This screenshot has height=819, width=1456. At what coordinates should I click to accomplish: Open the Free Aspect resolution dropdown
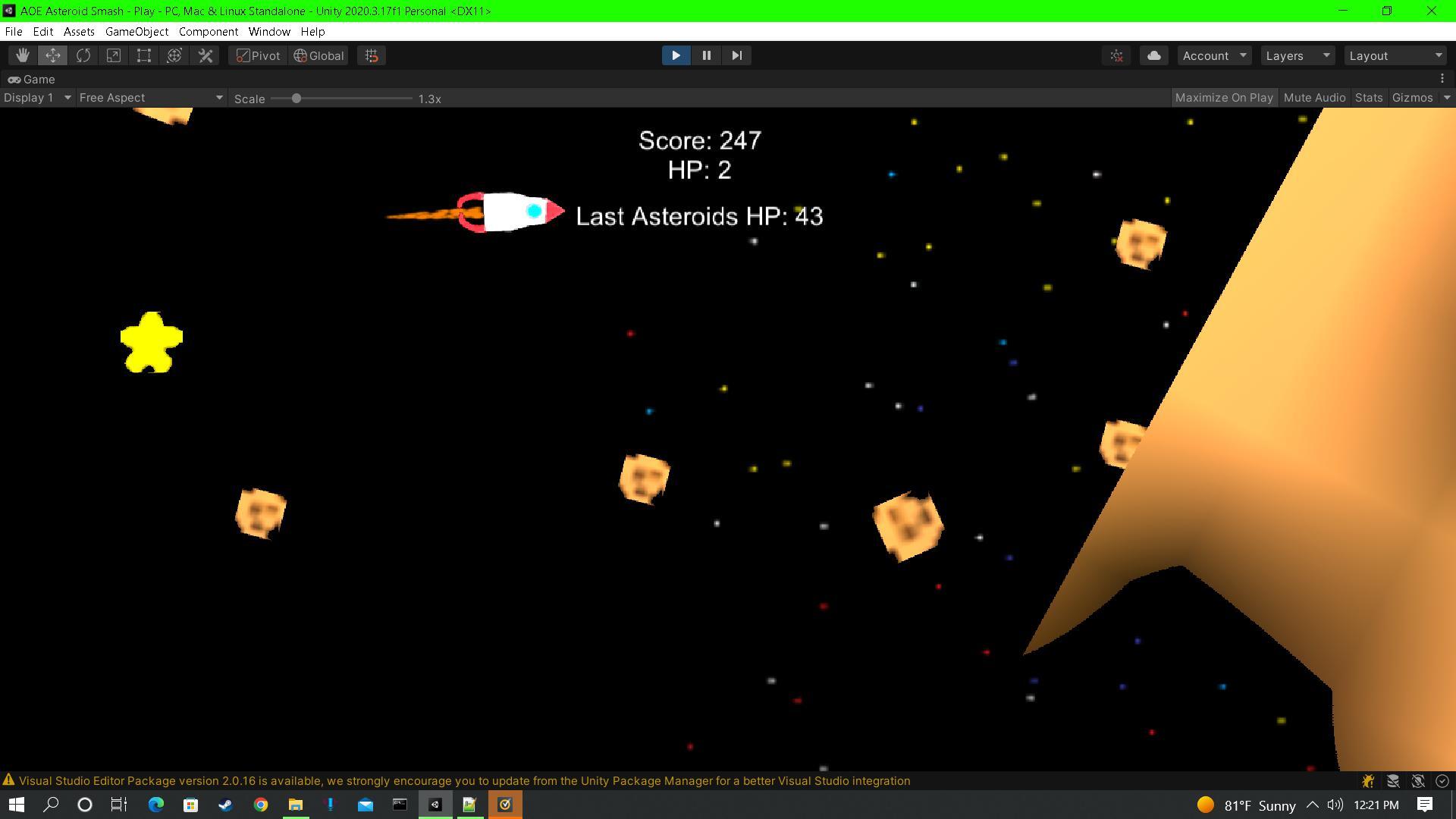(x=150, y=97)
